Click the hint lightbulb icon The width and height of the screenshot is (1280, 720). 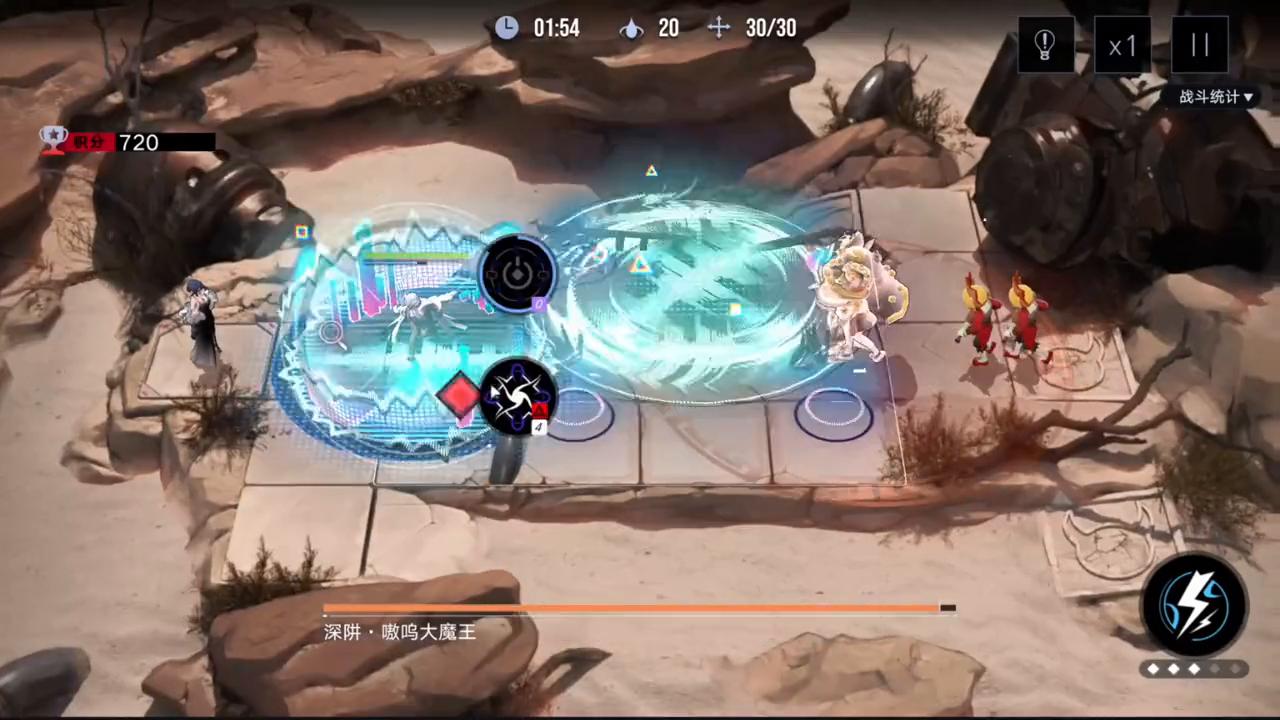click(x=1044, y=44)
